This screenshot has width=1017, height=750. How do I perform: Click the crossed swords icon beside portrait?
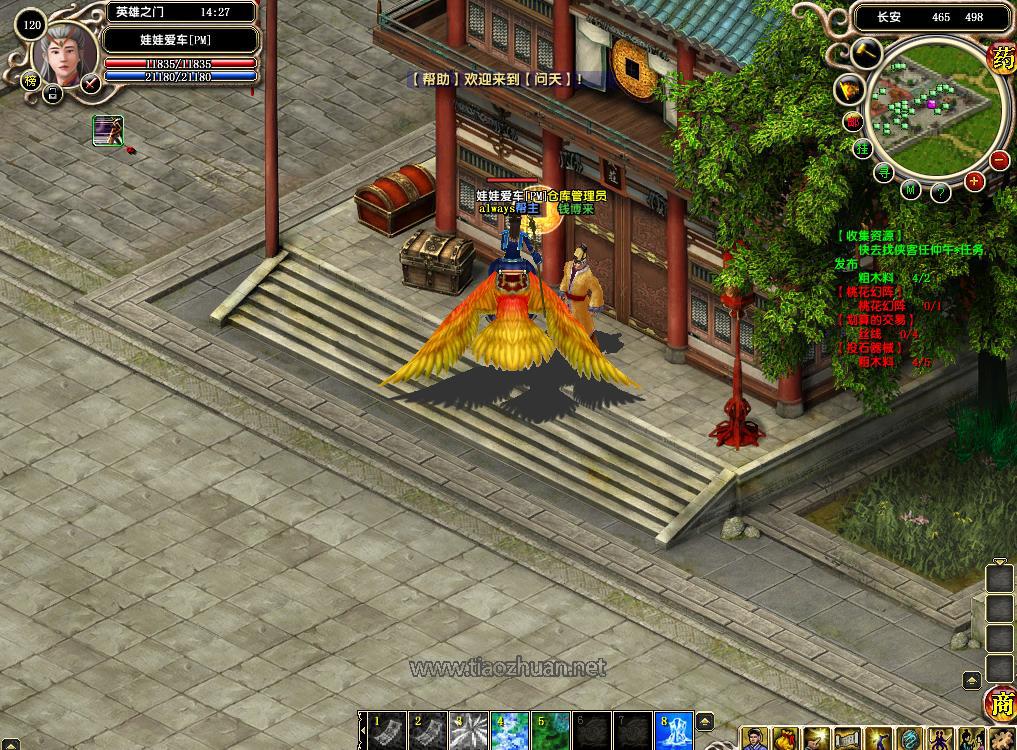[91, 83]
